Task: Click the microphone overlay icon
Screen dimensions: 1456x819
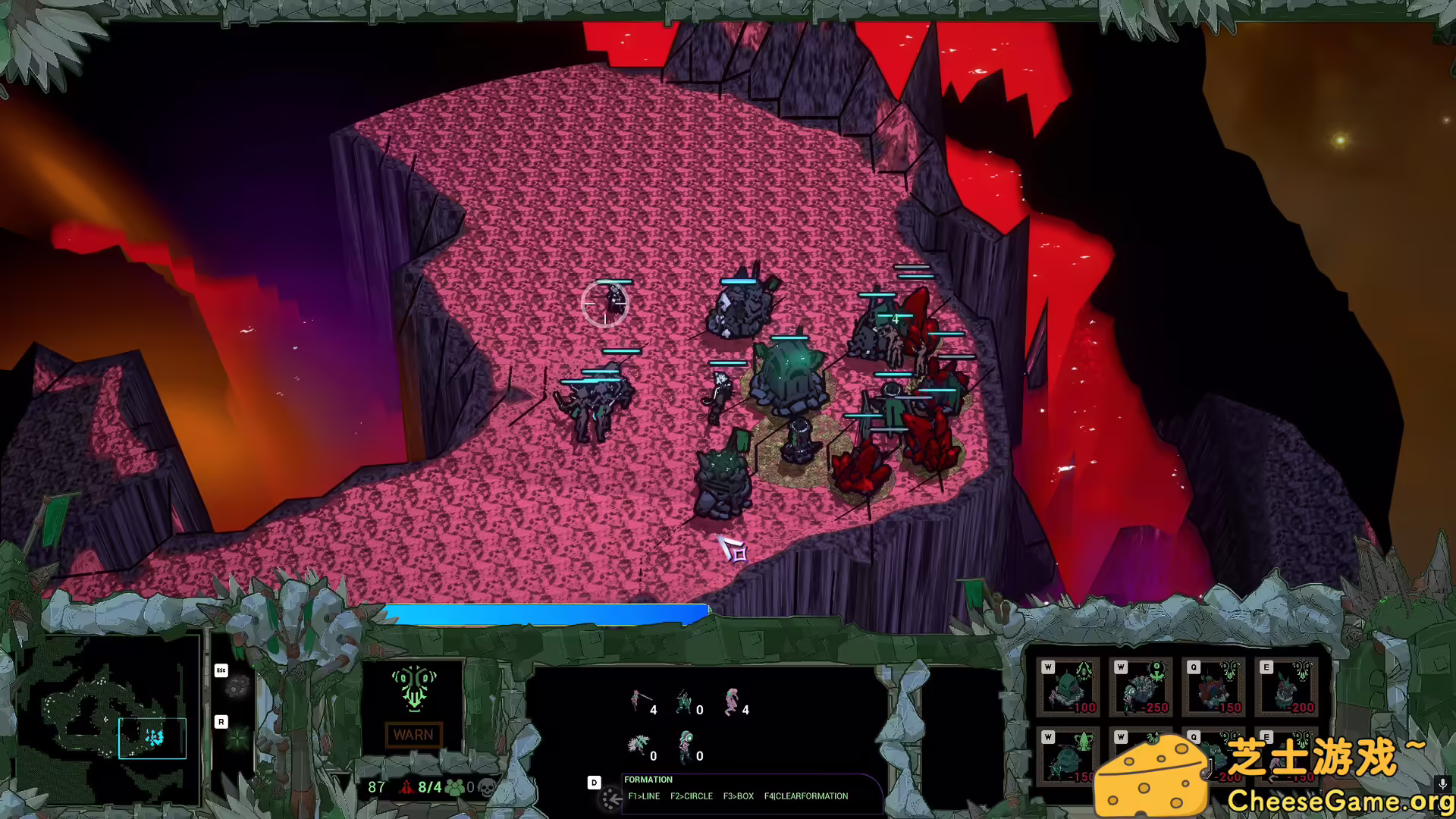Action: tap(1442, 784)
